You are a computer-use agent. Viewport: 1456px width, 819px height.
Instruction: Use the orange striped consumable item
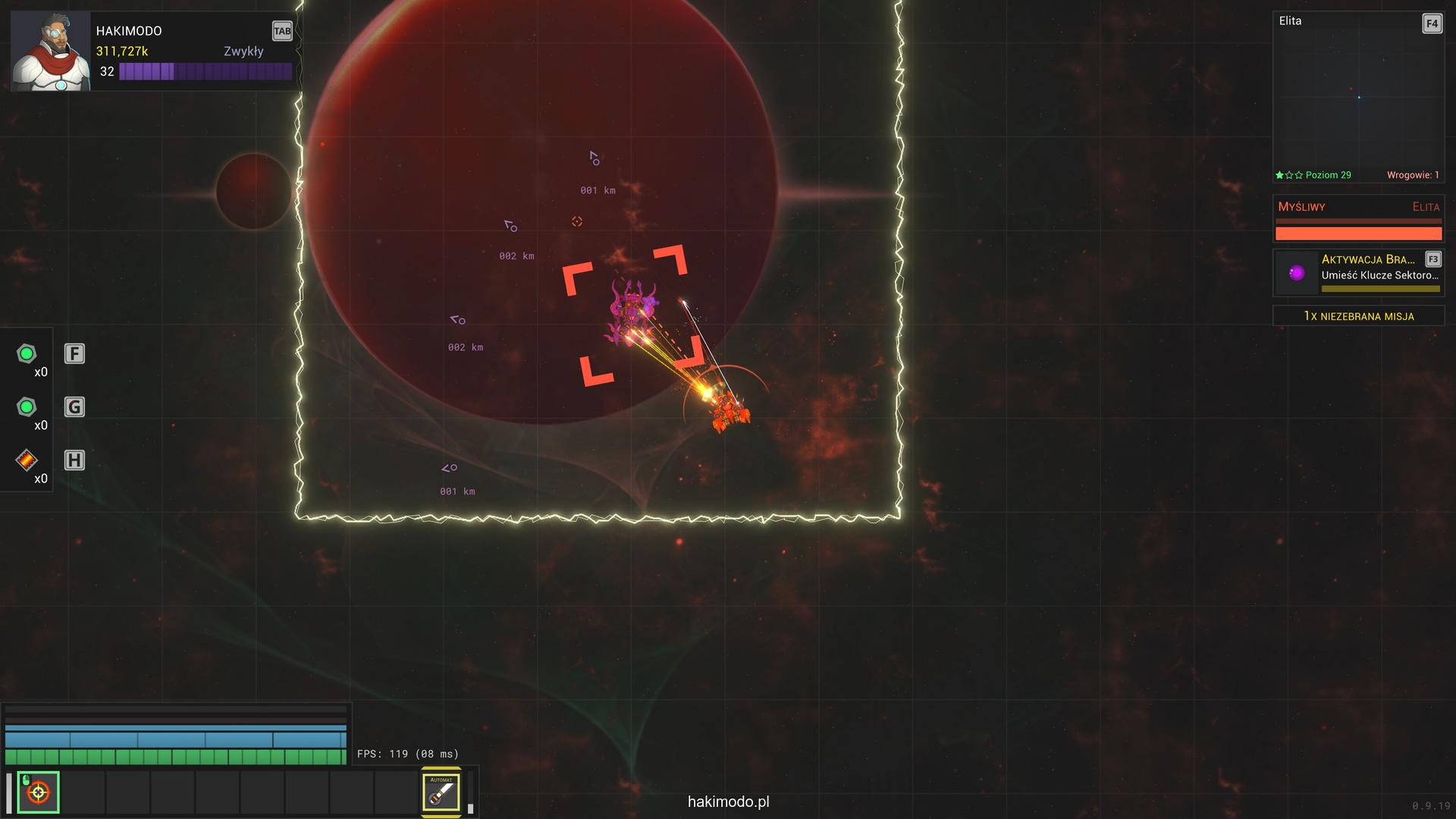point(27,460)
